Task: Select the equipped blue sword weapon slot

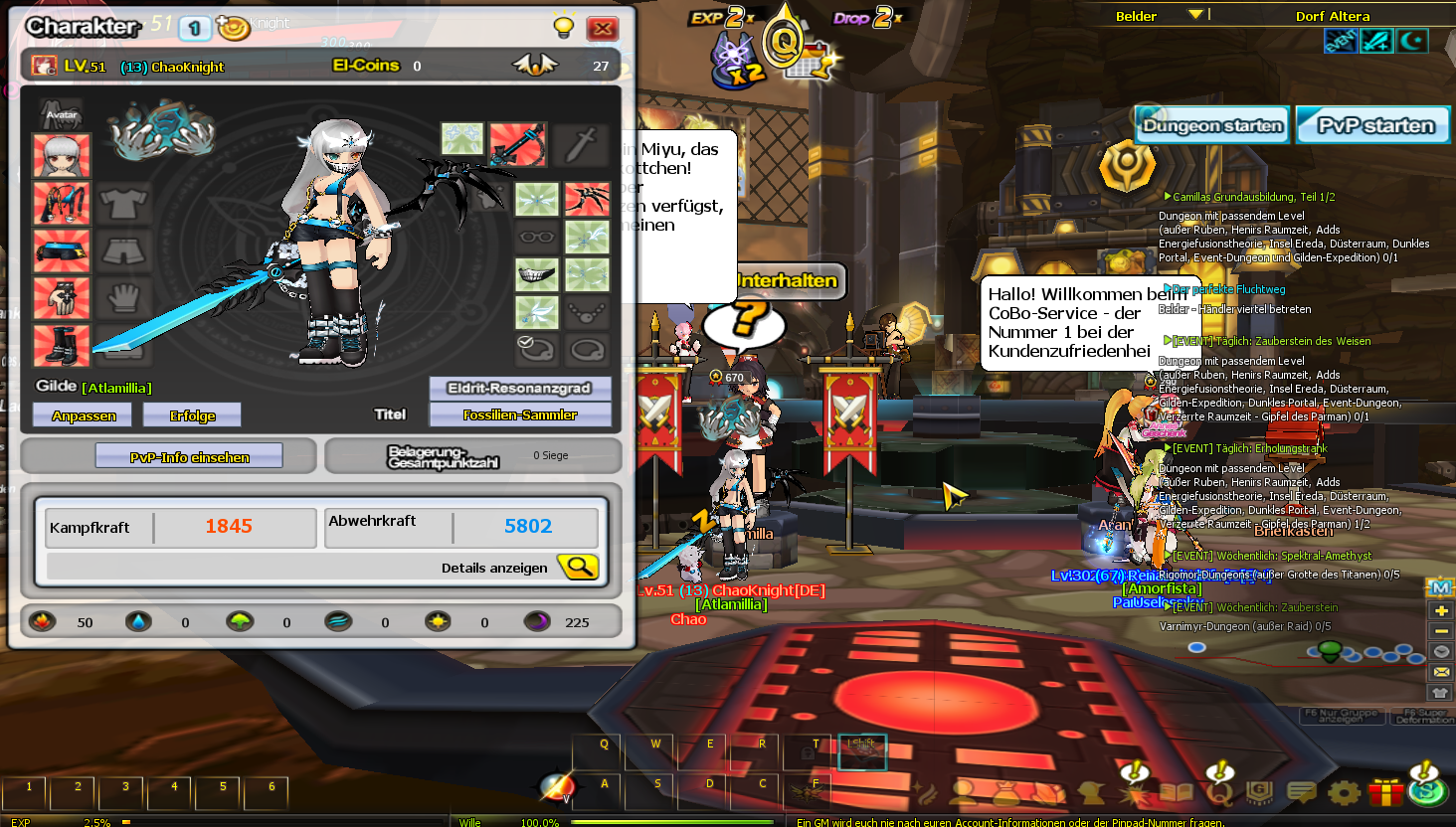Action: [517, 145]
